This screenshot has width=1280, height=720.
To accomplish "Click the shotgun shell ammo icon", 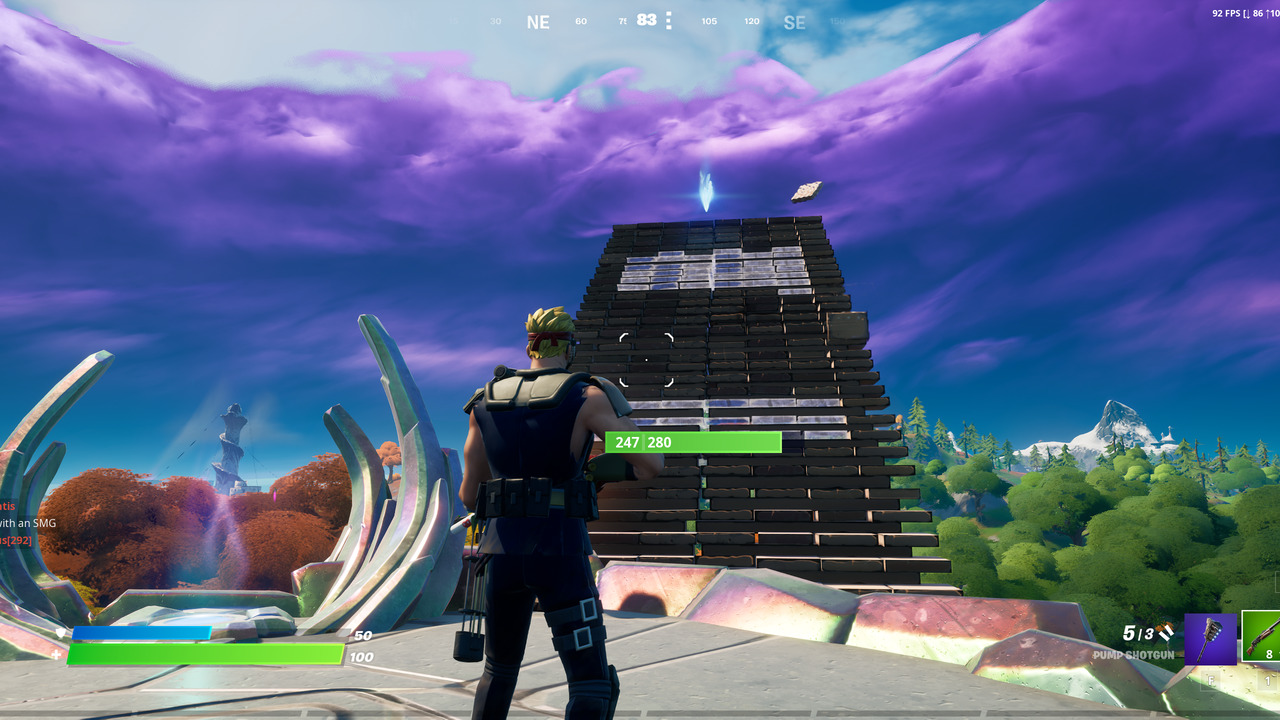I will pos(1167,633).
